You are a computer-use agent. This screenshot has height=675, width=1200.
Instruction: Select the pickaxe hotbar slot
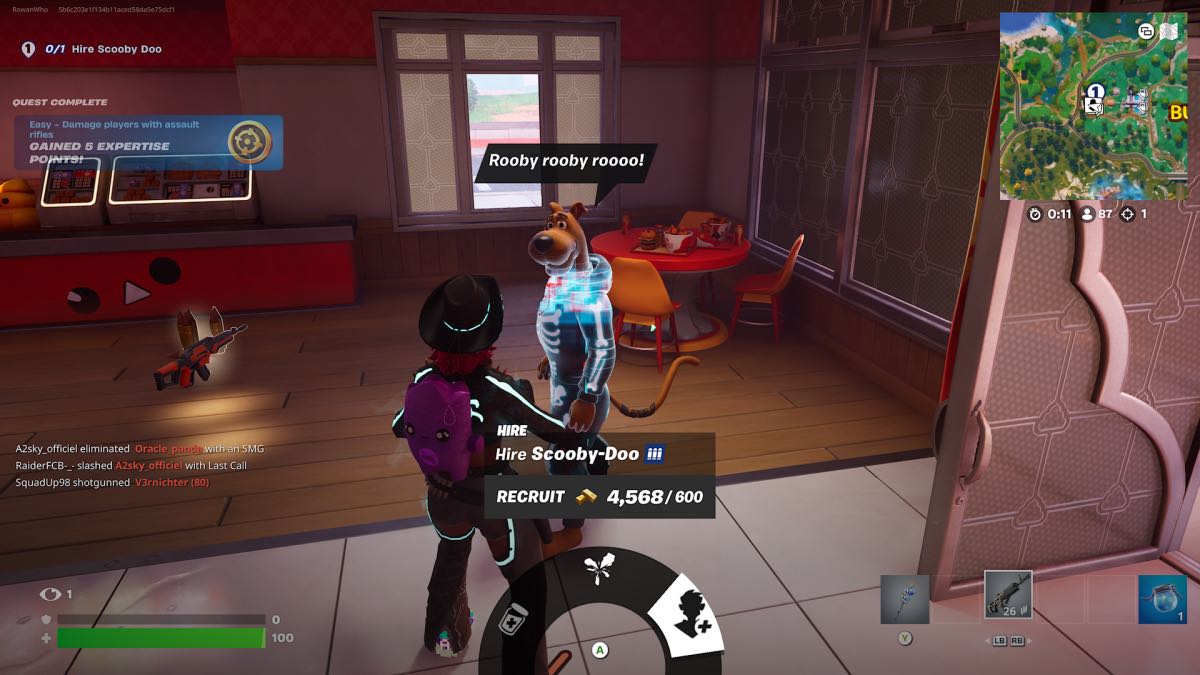coord(904,599)
